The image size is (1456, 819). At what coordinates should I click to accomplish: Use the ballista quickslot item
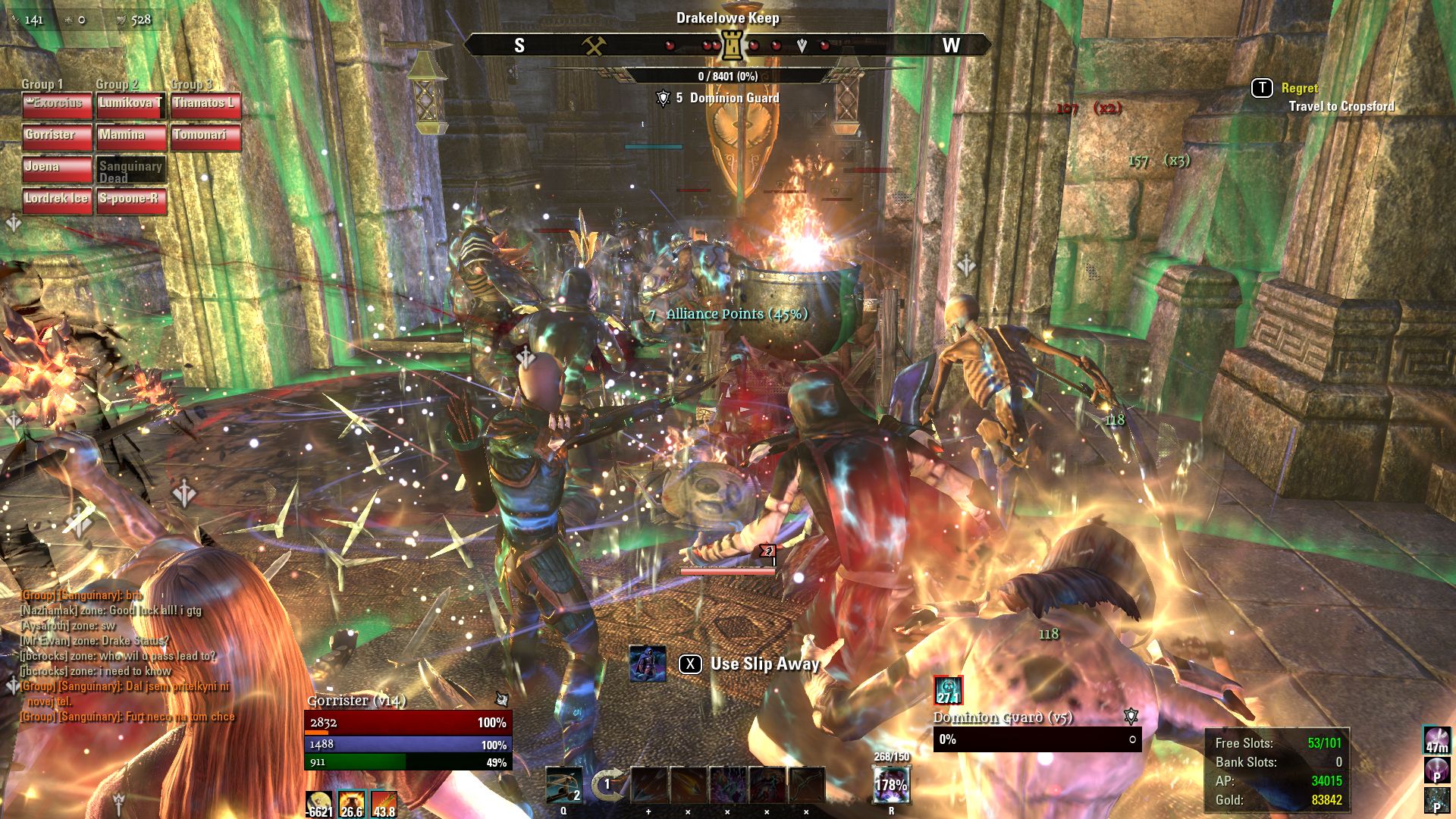click(x=564, y=785)
